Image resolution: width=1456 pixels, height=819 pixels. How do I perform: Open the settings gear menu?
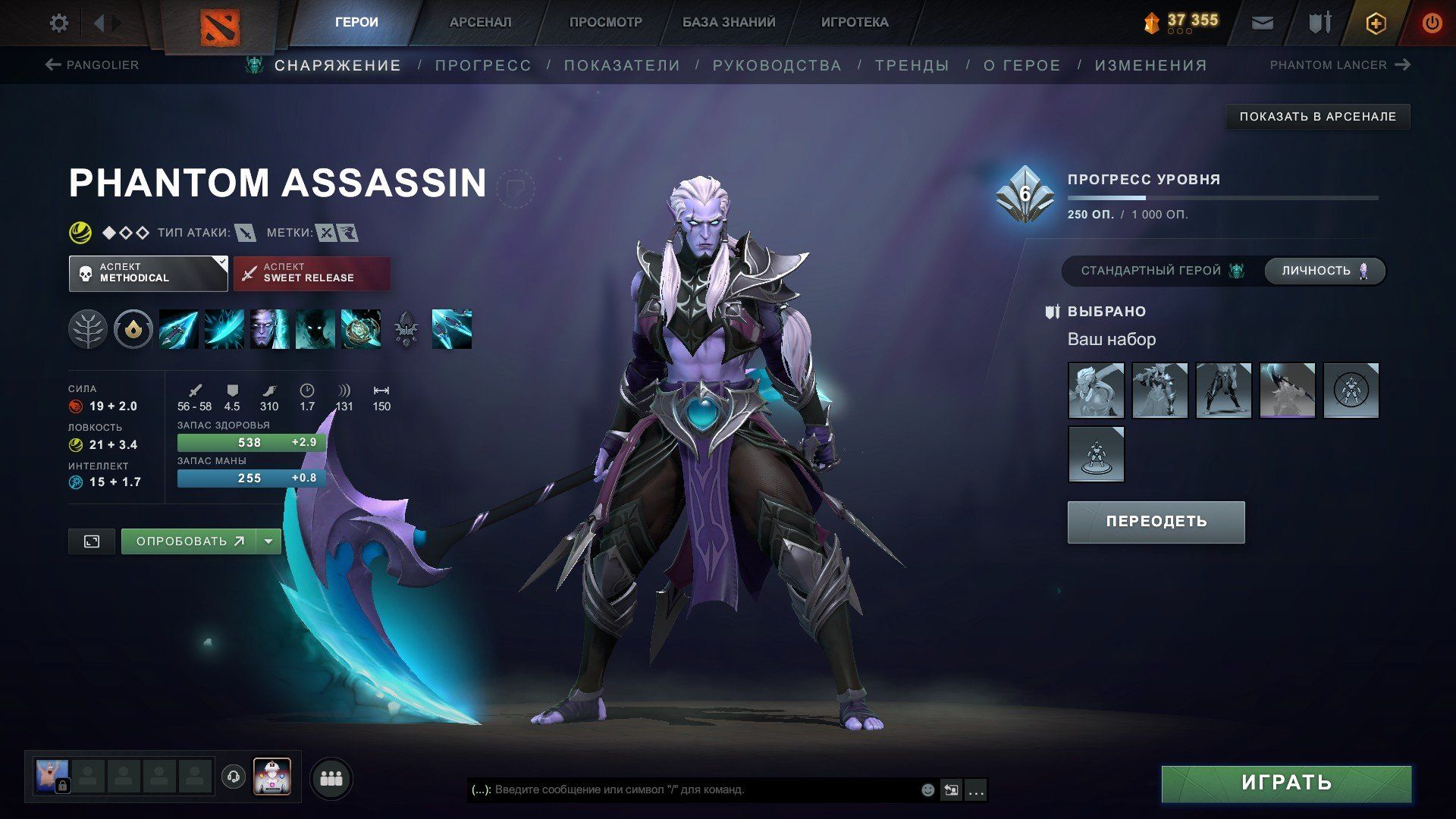coord(58,23)
